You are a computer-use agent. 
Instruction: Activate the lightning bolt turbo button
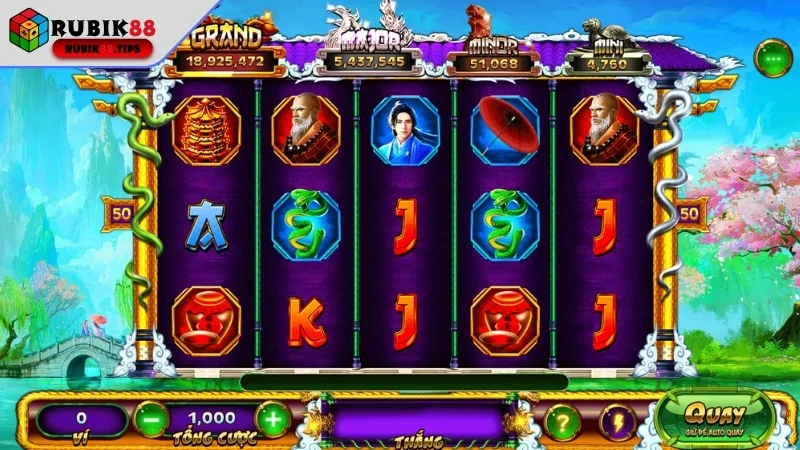click(x=617, y=422)
